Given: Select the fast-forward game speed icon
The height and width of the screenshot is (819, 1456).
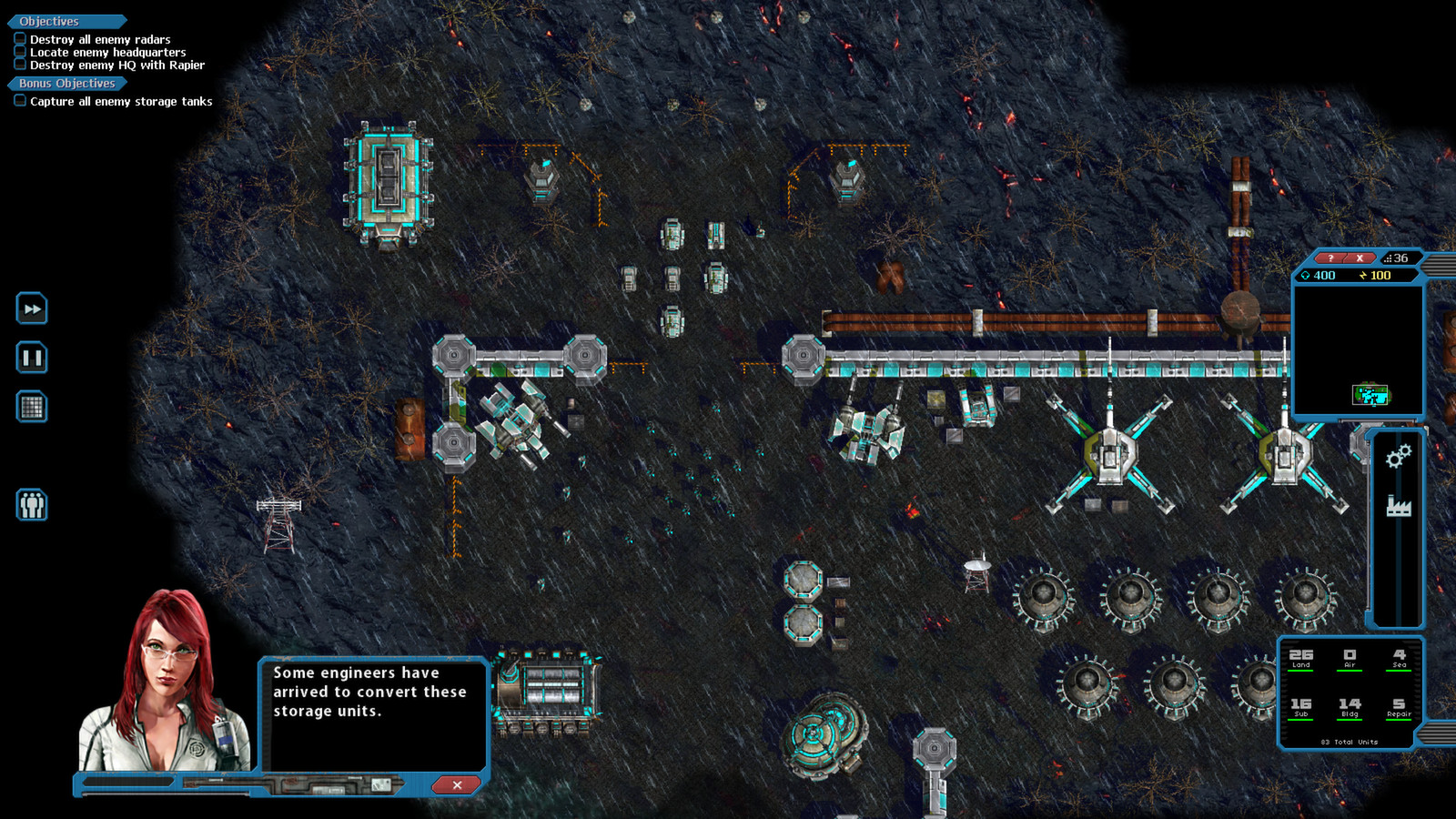Looking at the screenshot, I should point(32,309).
